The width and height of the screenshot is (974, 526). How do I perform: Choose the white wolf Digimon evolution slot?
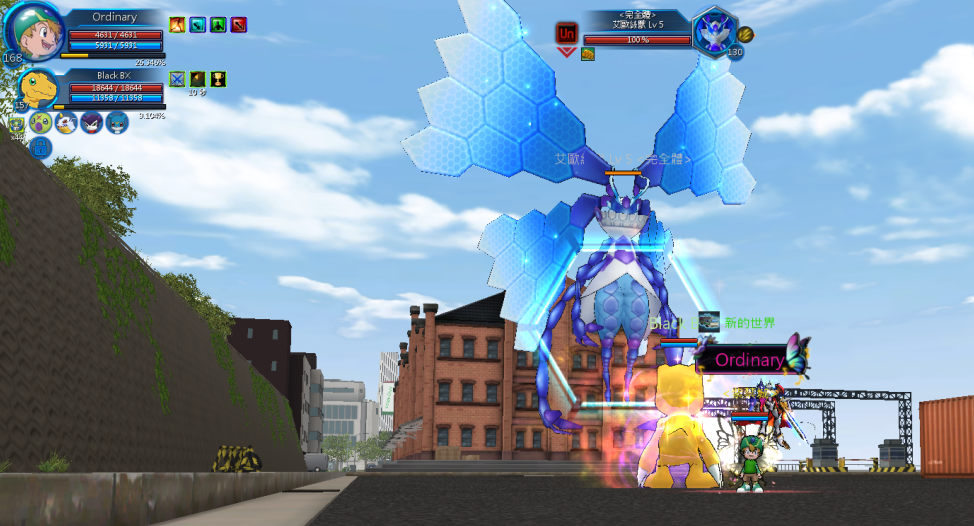coord(67,123)
